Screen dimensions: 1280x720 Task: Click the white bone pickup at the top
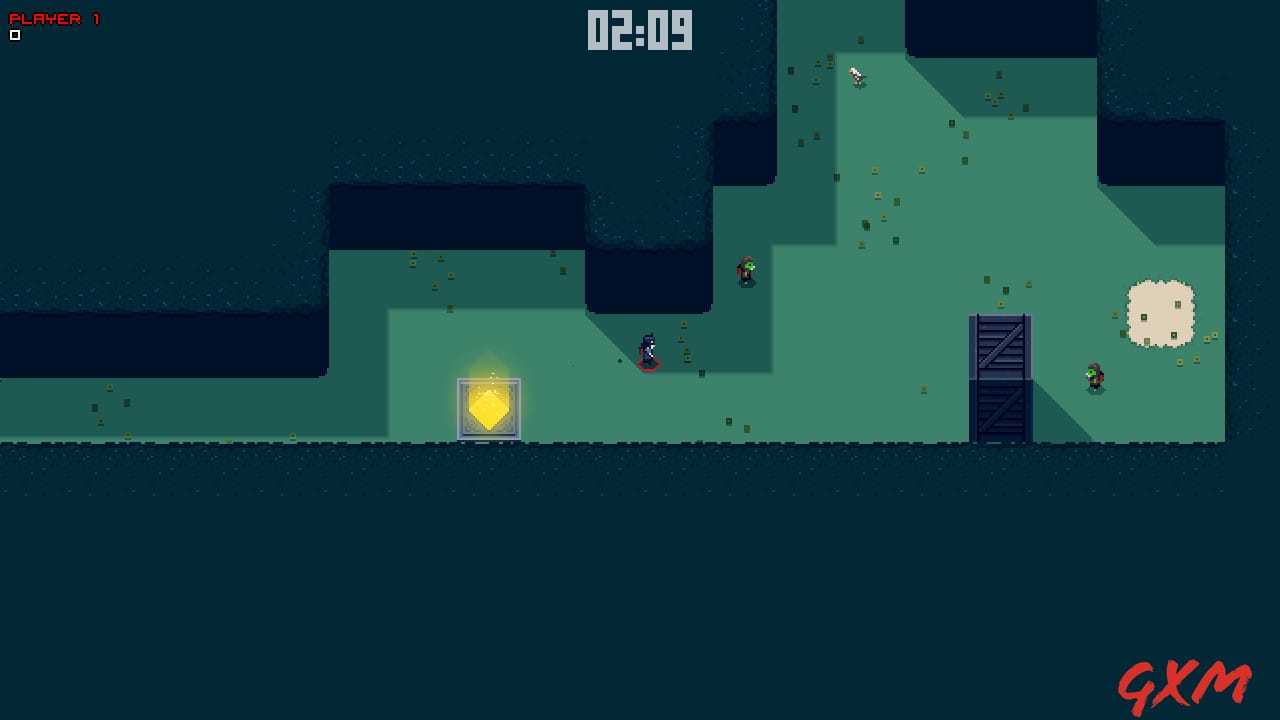pos(855,73)
